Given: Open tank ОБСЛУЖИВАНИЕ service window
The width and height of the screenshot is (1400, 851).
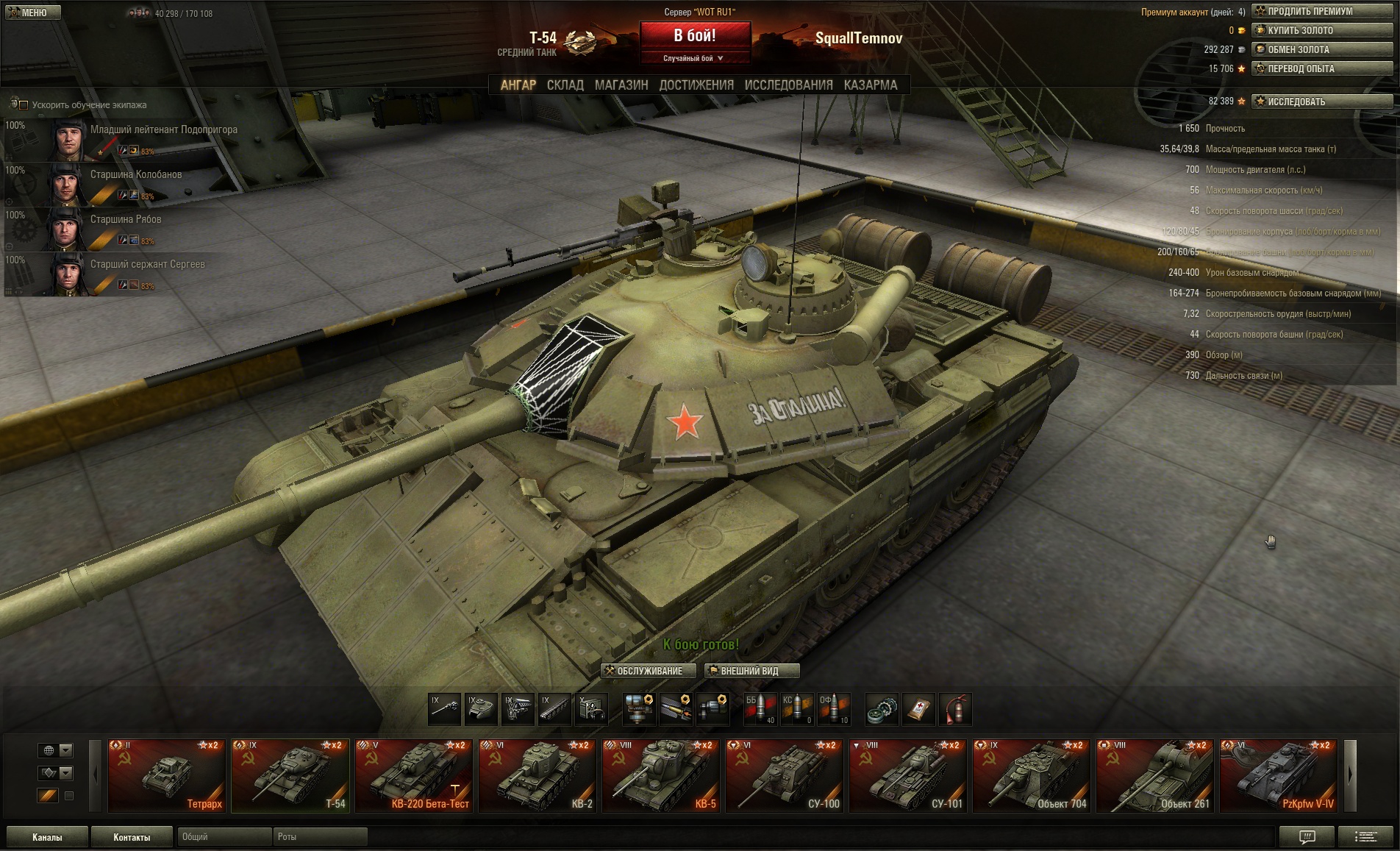Looking at the screenshot, I should pos(649,671).
